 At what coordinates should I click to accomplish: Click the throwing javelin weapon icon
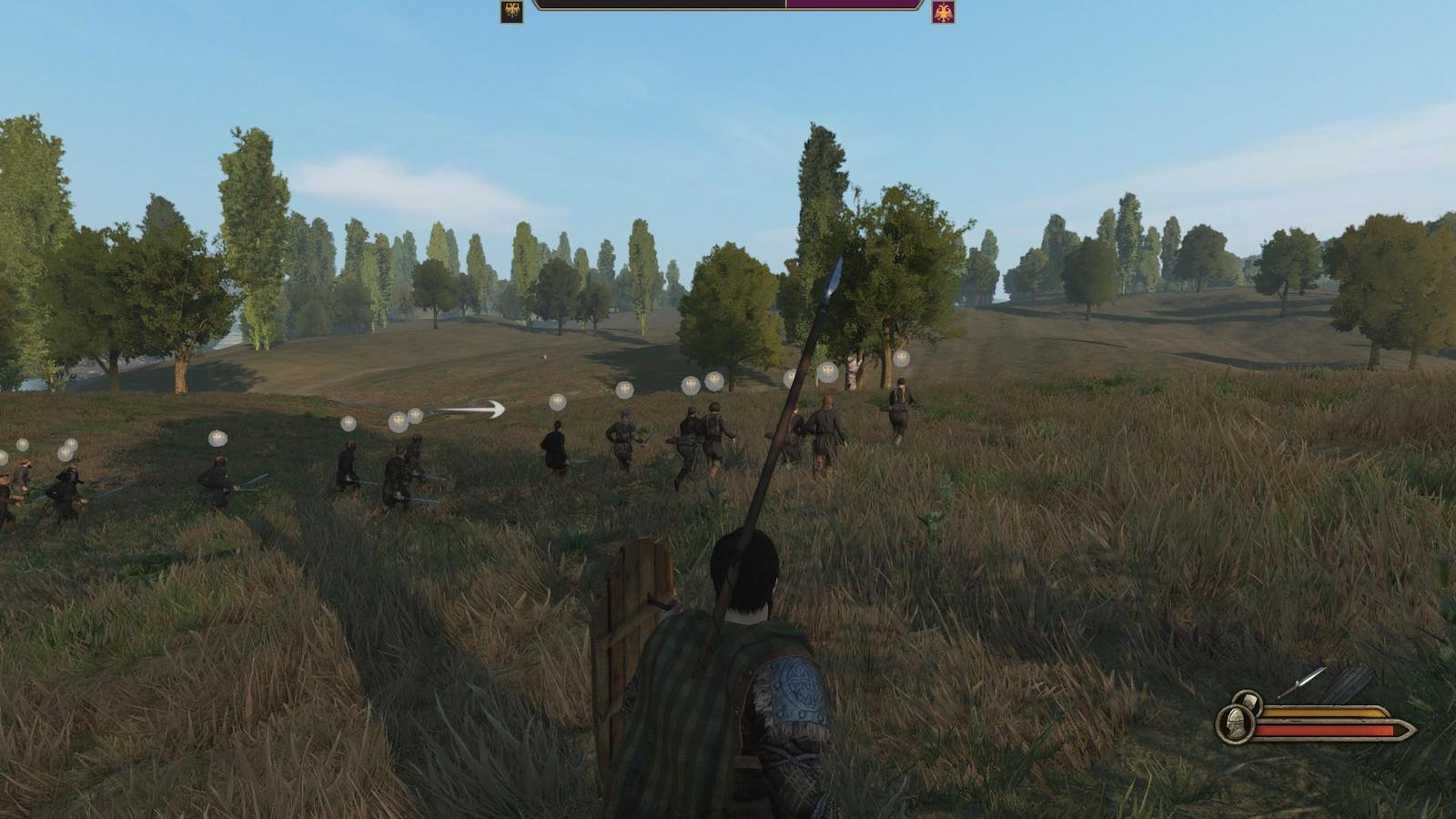tap(1302, 682)
